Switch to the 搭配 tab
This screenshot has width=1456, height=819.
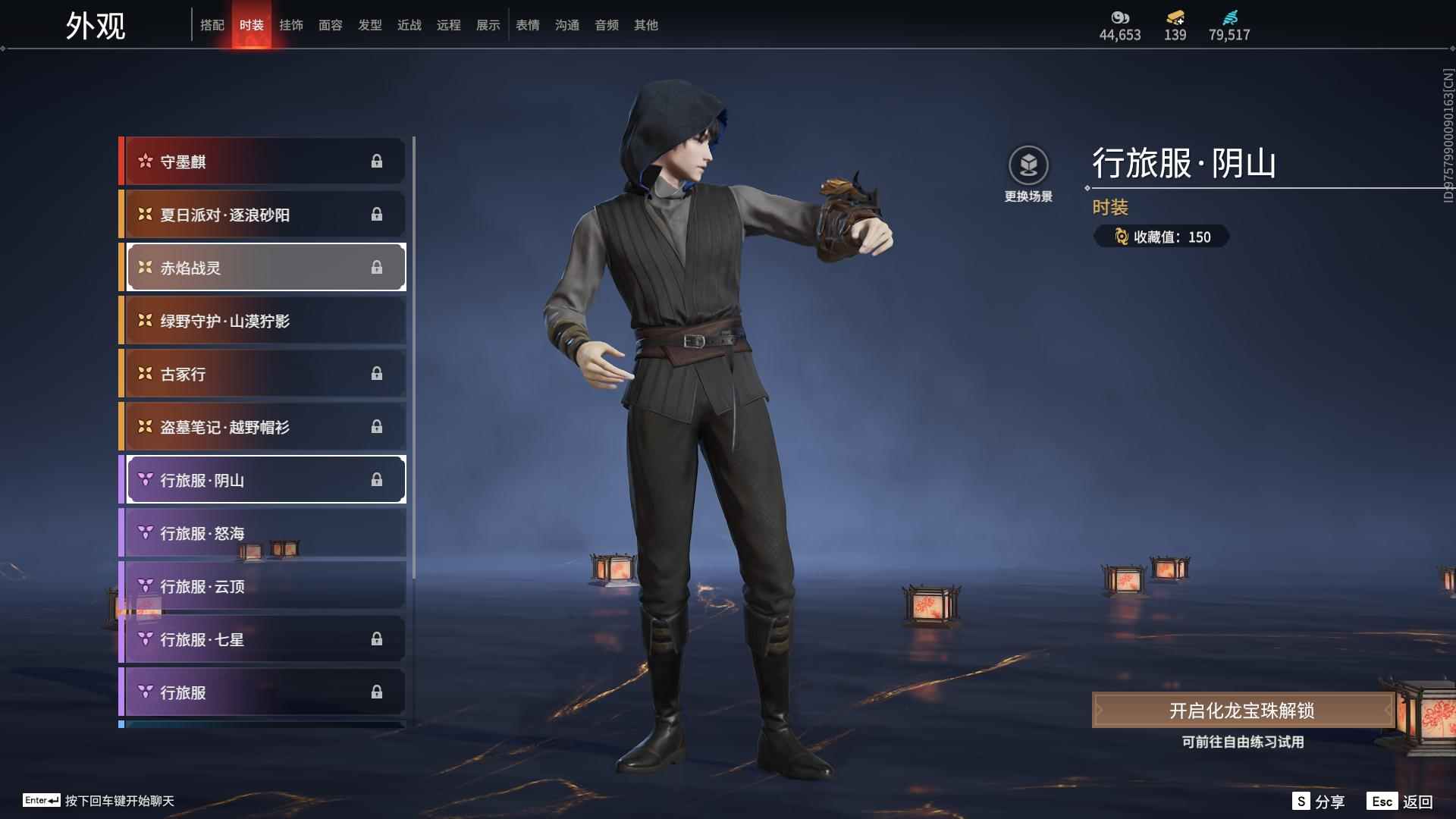[212, 25]
